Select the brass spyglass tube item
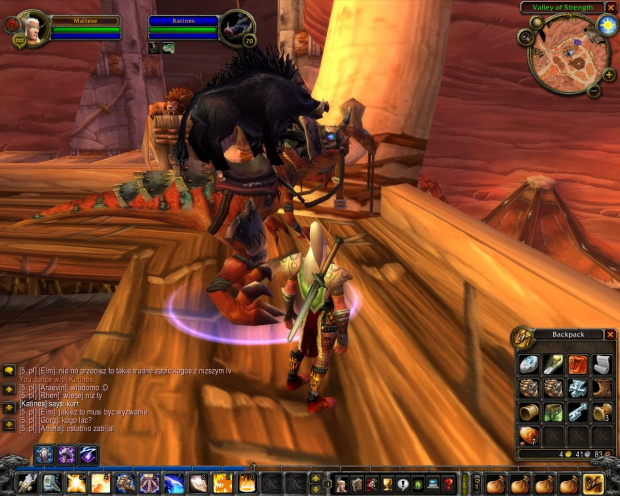This screenshot has height=496, width=620. (x=528, y=412)
